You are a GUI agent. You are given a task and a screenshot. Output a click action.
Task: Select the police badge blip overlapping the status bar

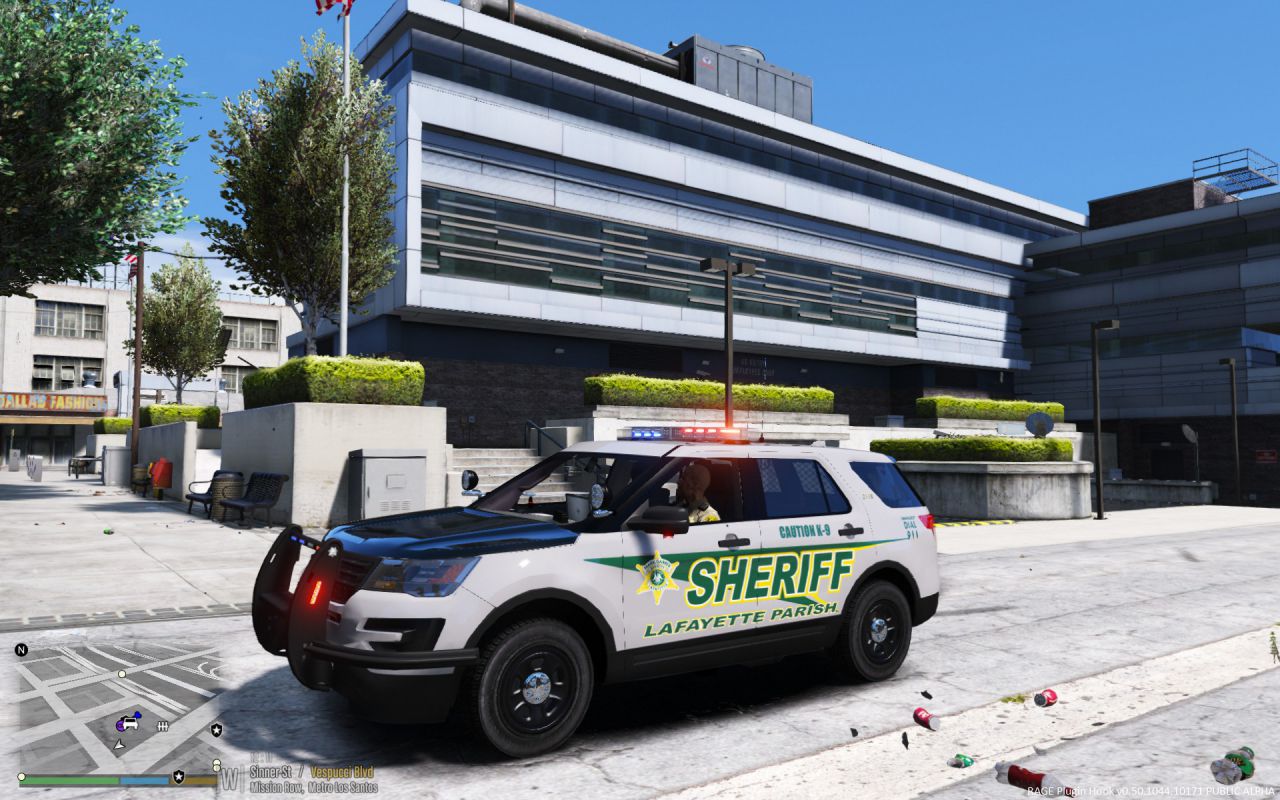[178, 776]
